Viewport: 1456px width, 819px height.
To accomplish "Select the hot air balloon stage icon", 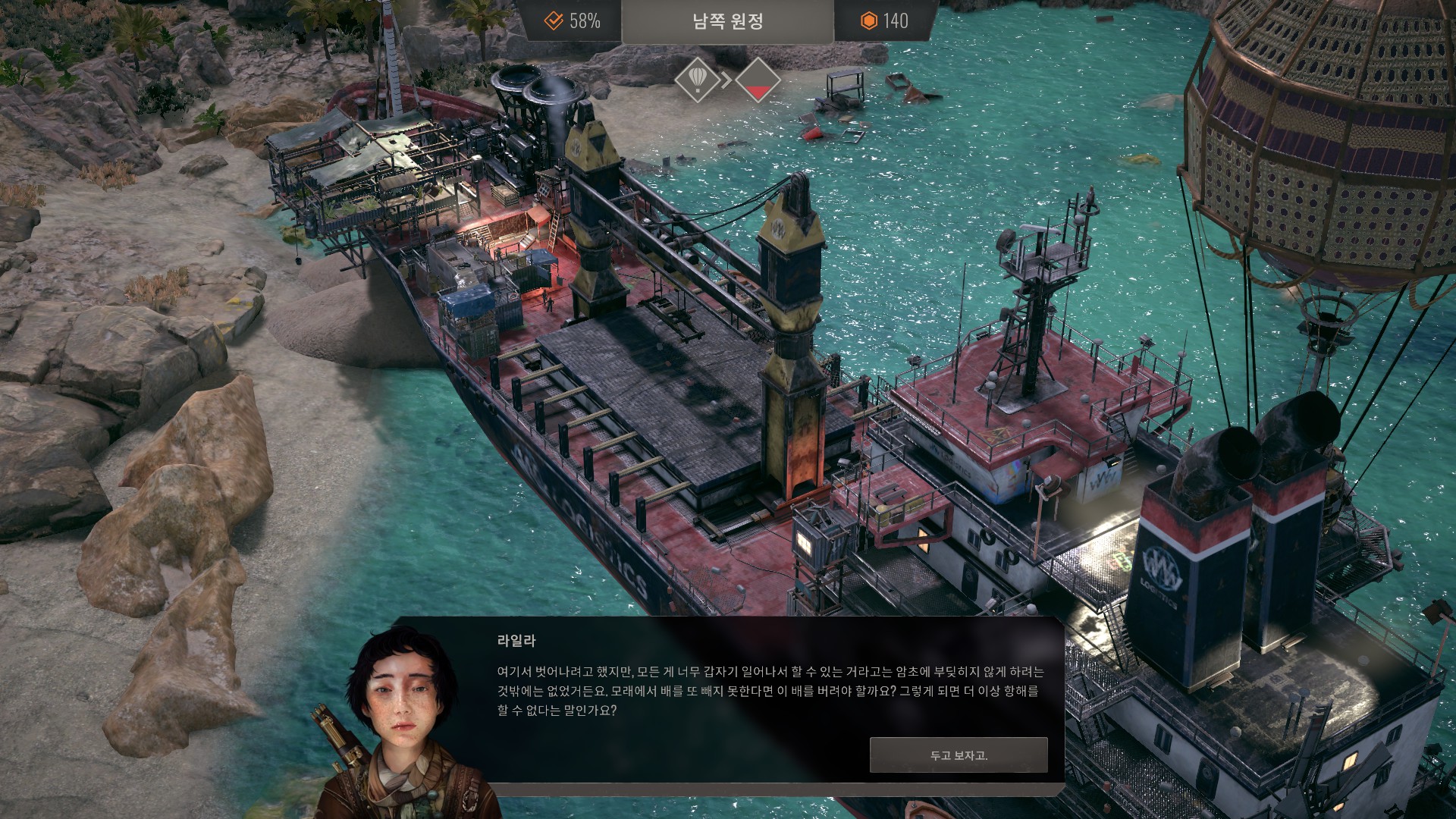I will [697, 79].
